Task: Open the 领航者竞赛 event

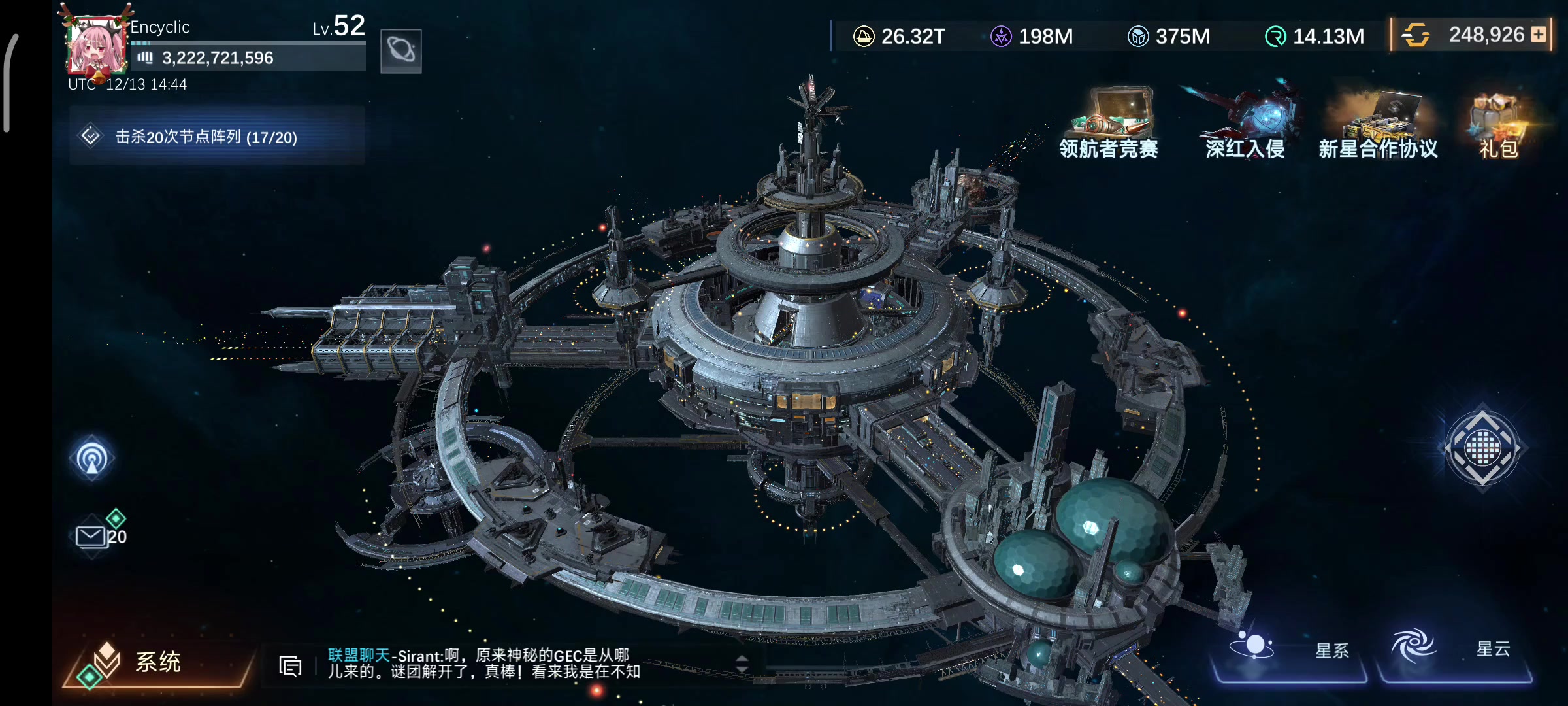Action: tap(1109, 124)
